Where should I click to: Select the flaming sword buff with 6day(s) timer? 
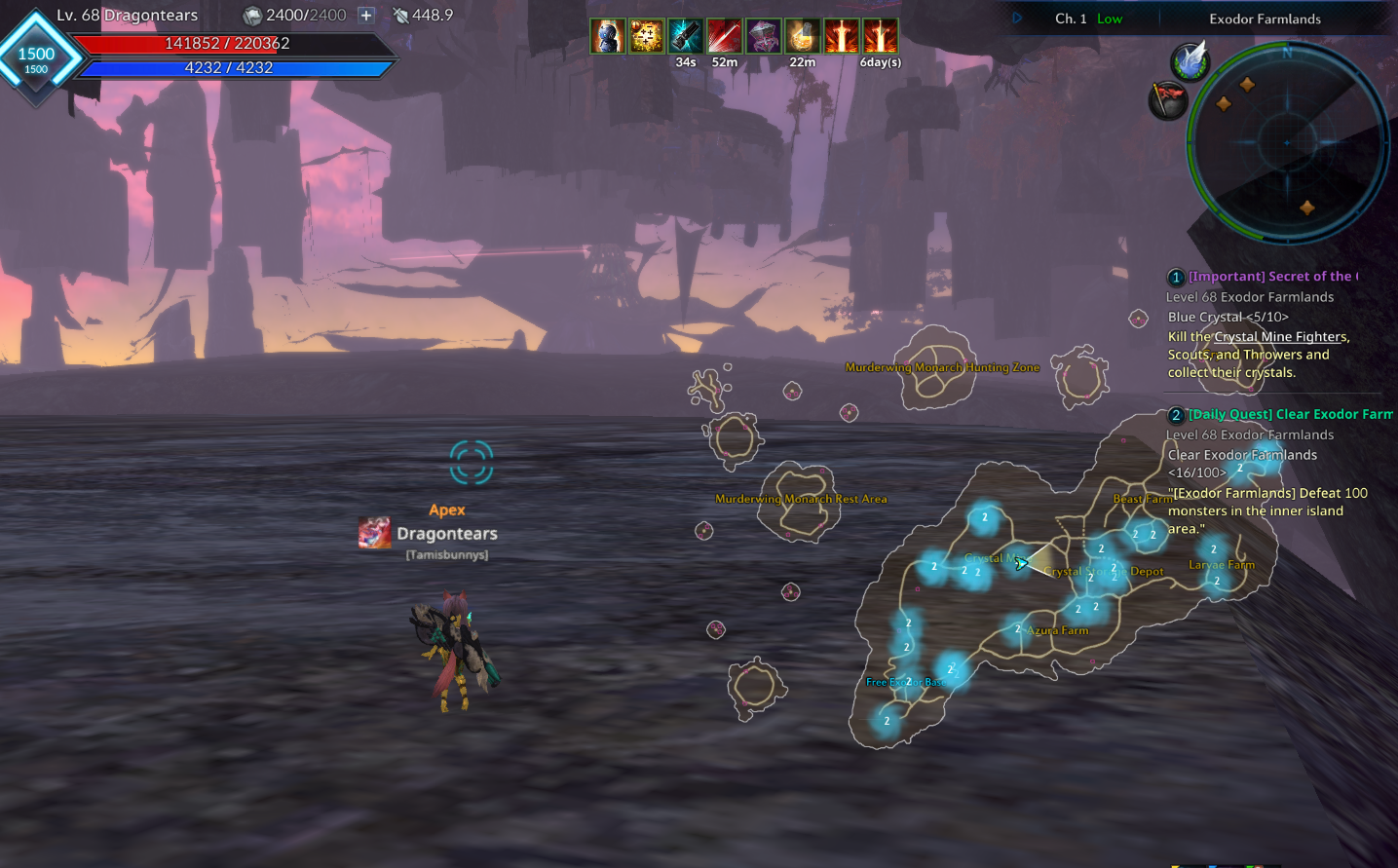tap(881, 37)
